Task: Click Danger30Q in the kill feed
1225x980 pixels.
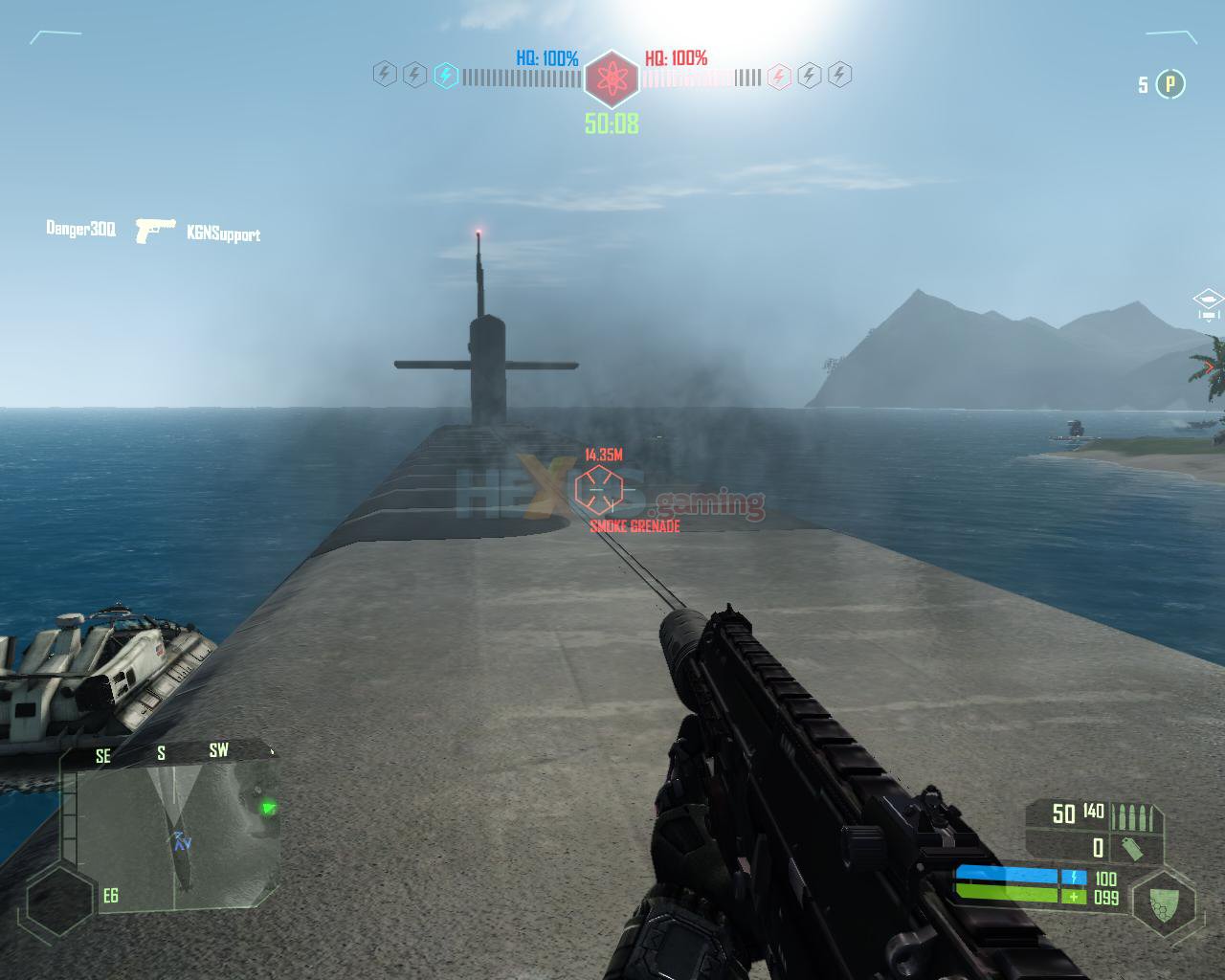Action: [80, 229]
